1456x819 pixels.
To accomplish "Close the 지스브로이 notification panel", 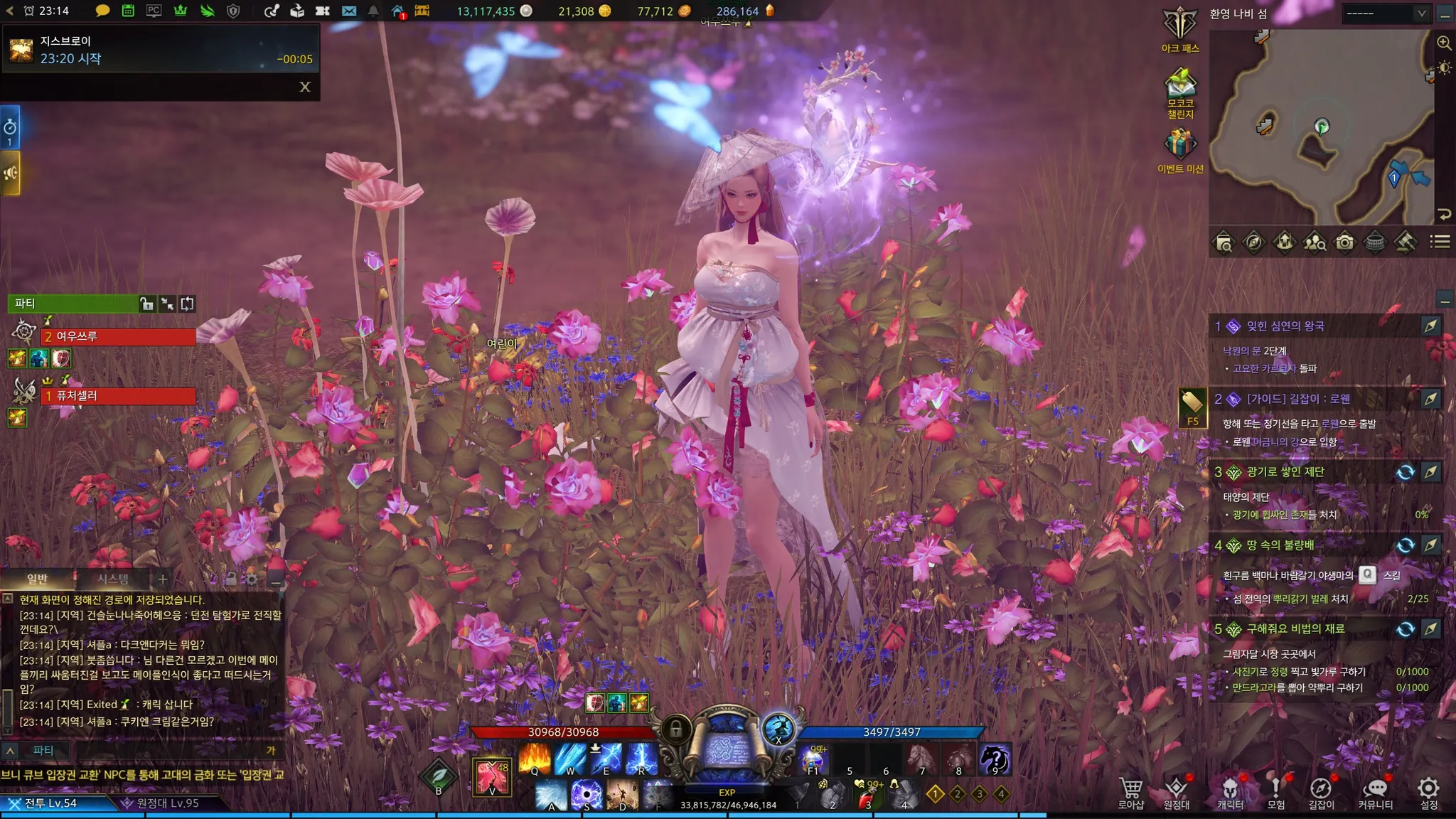I will [x=305, y=87].
